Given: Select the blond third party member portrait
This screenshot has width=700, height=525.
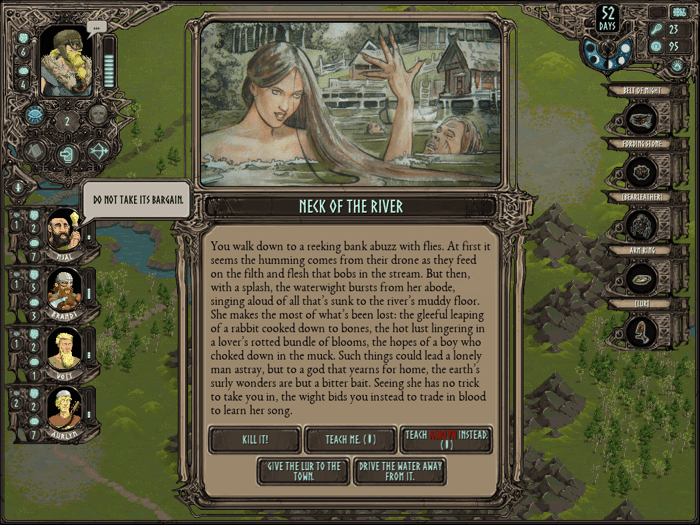Looking at the screenshot, I should (63, 349).
